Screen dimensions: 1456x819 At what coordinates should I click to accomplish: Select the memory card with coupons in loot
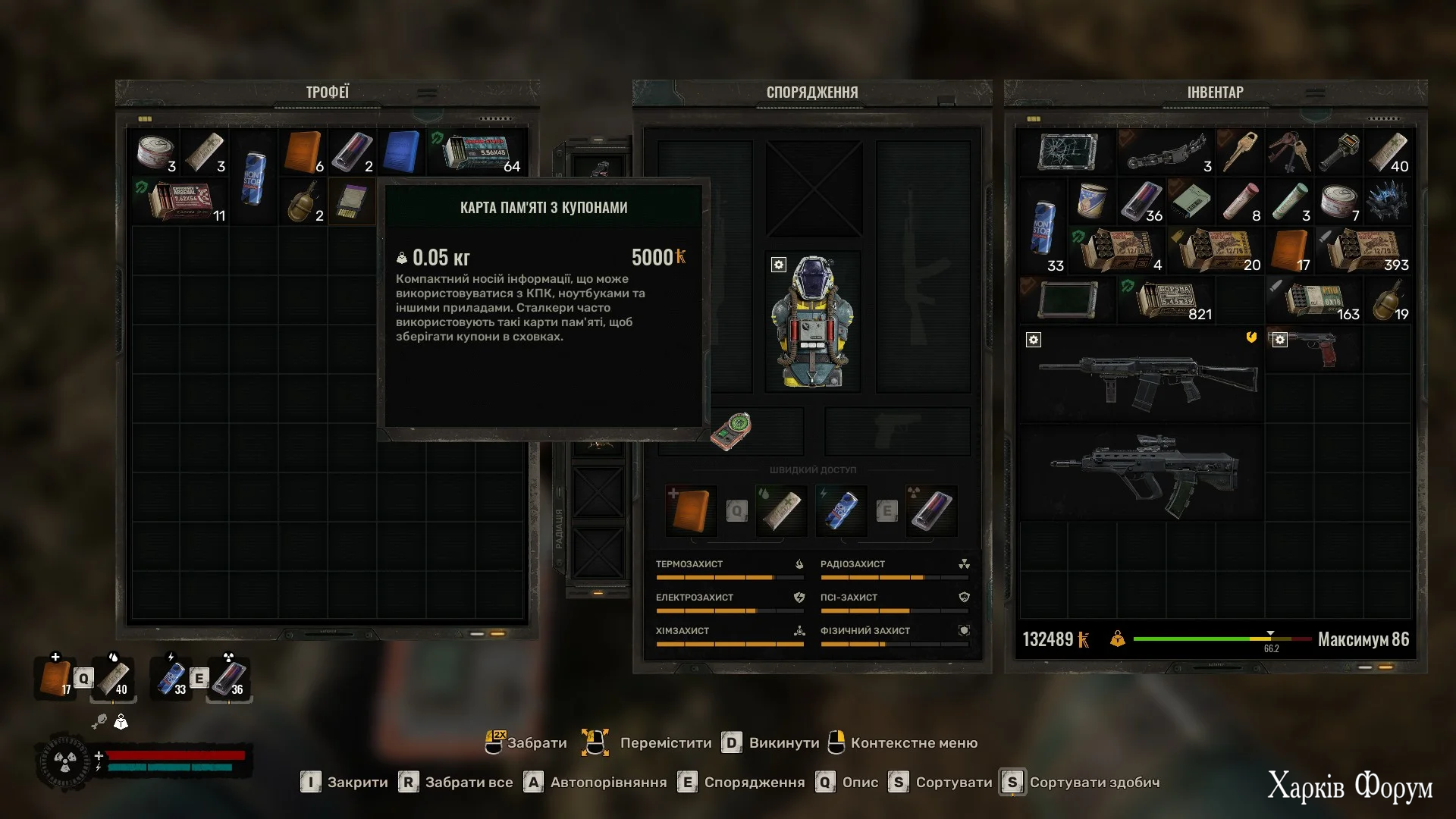point(352,202)
